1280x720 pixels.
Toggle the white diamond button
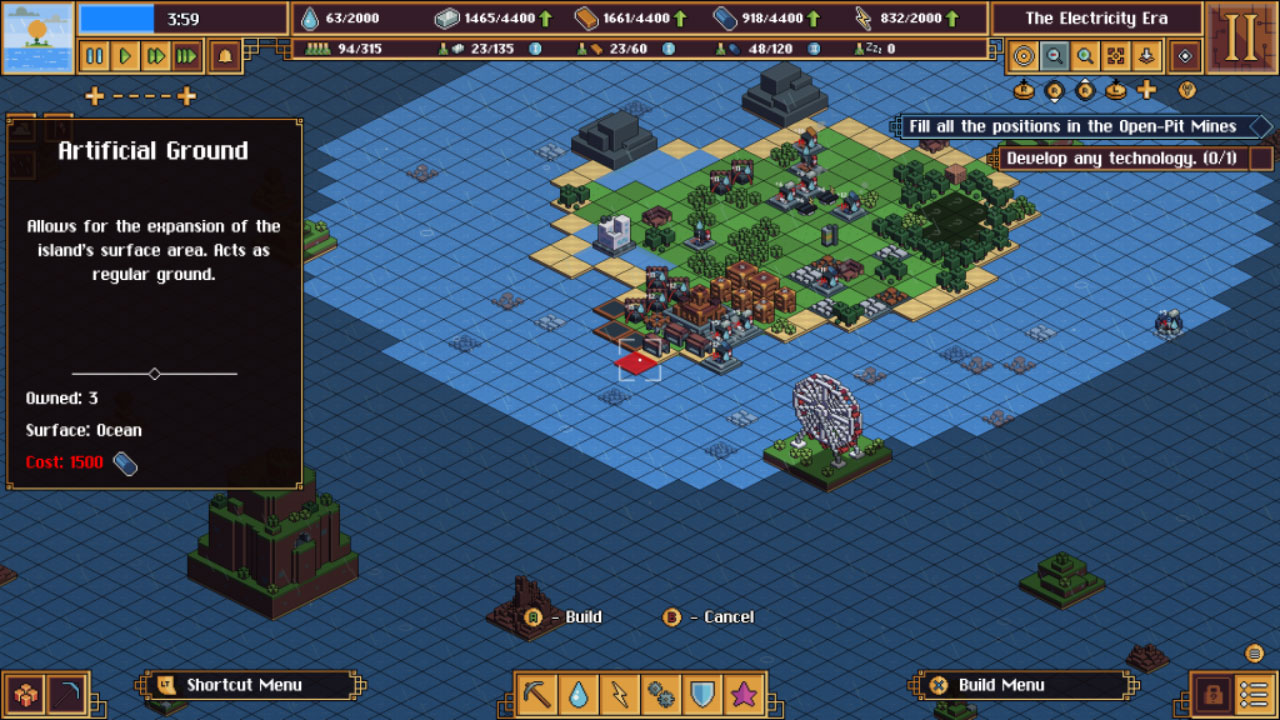pyautogui.click(x=1186, y=56)
